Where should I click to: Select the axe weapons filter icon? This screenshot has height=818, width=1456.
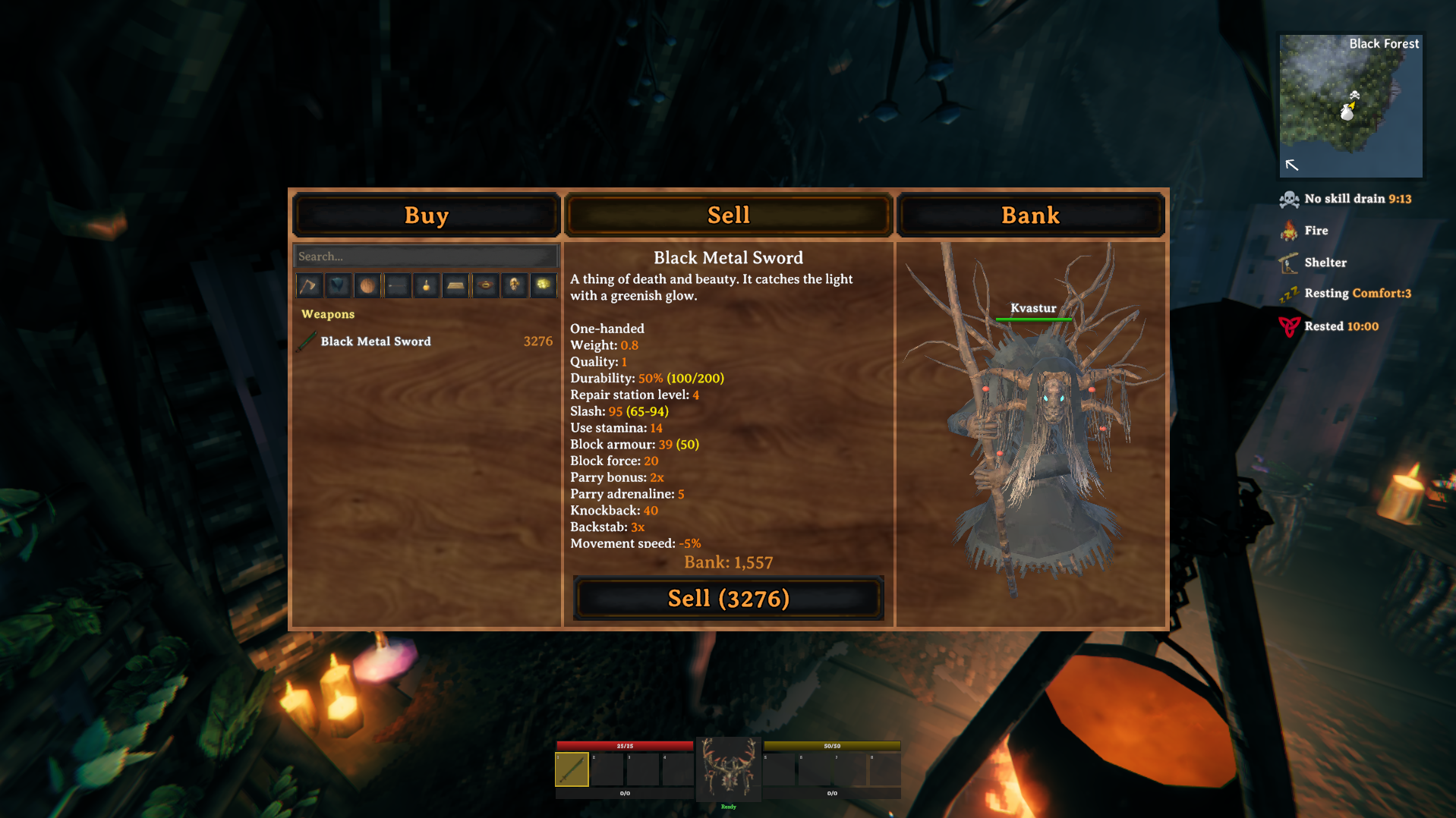[x=308, y=285]
